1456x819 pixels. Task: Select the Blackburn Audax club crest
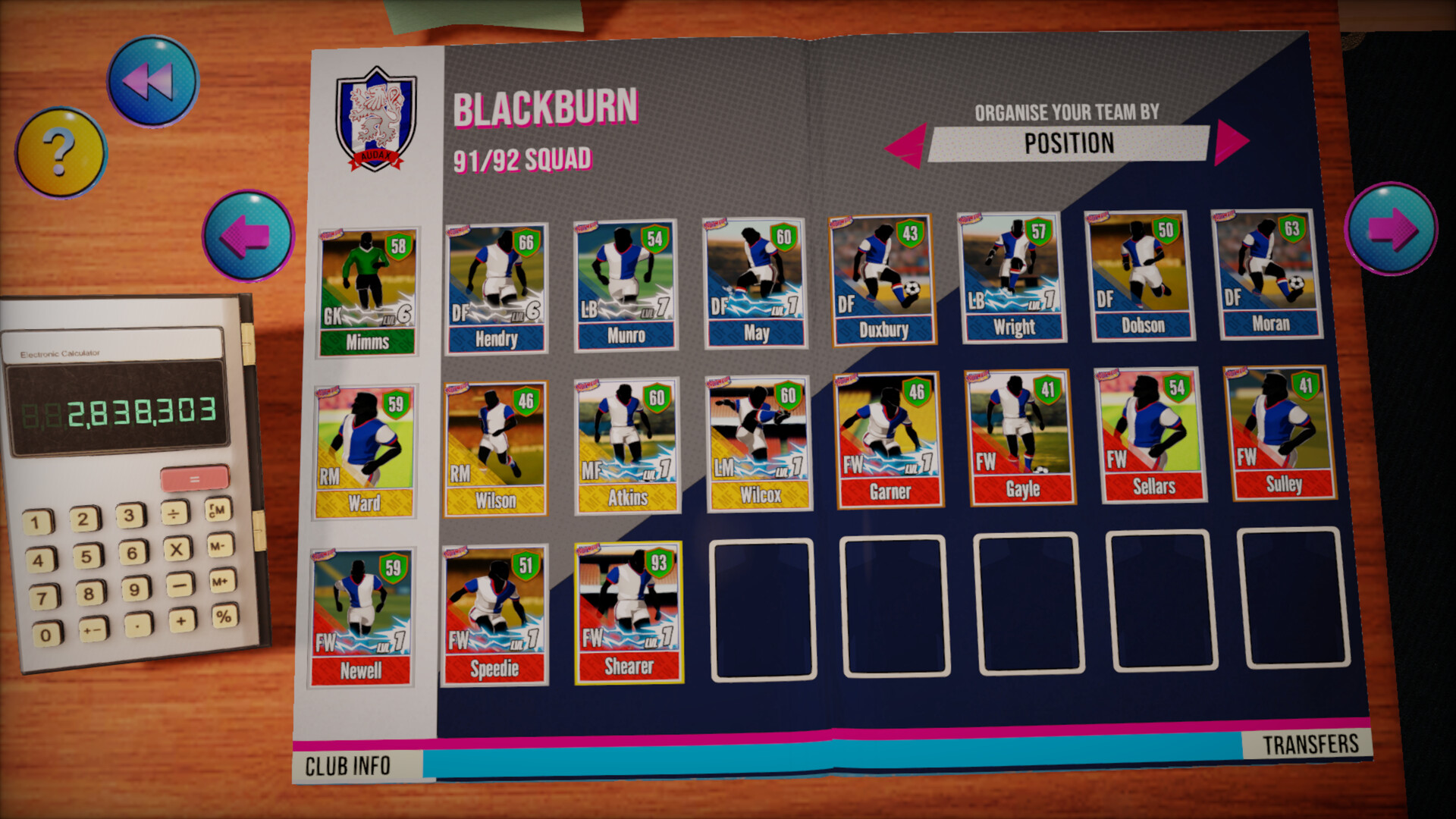pyautogui.click(x=375, y=115)
